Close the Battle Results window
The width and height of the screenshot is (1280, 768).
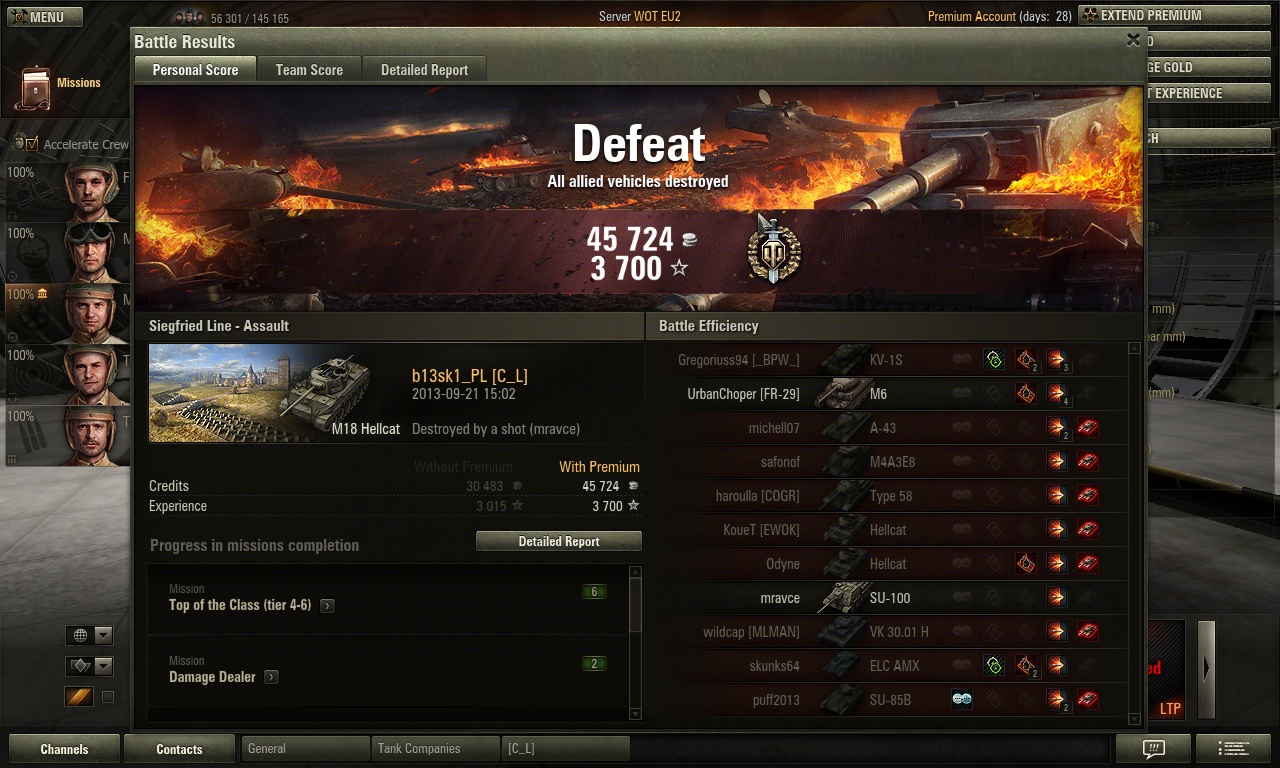pos(1133,40)
